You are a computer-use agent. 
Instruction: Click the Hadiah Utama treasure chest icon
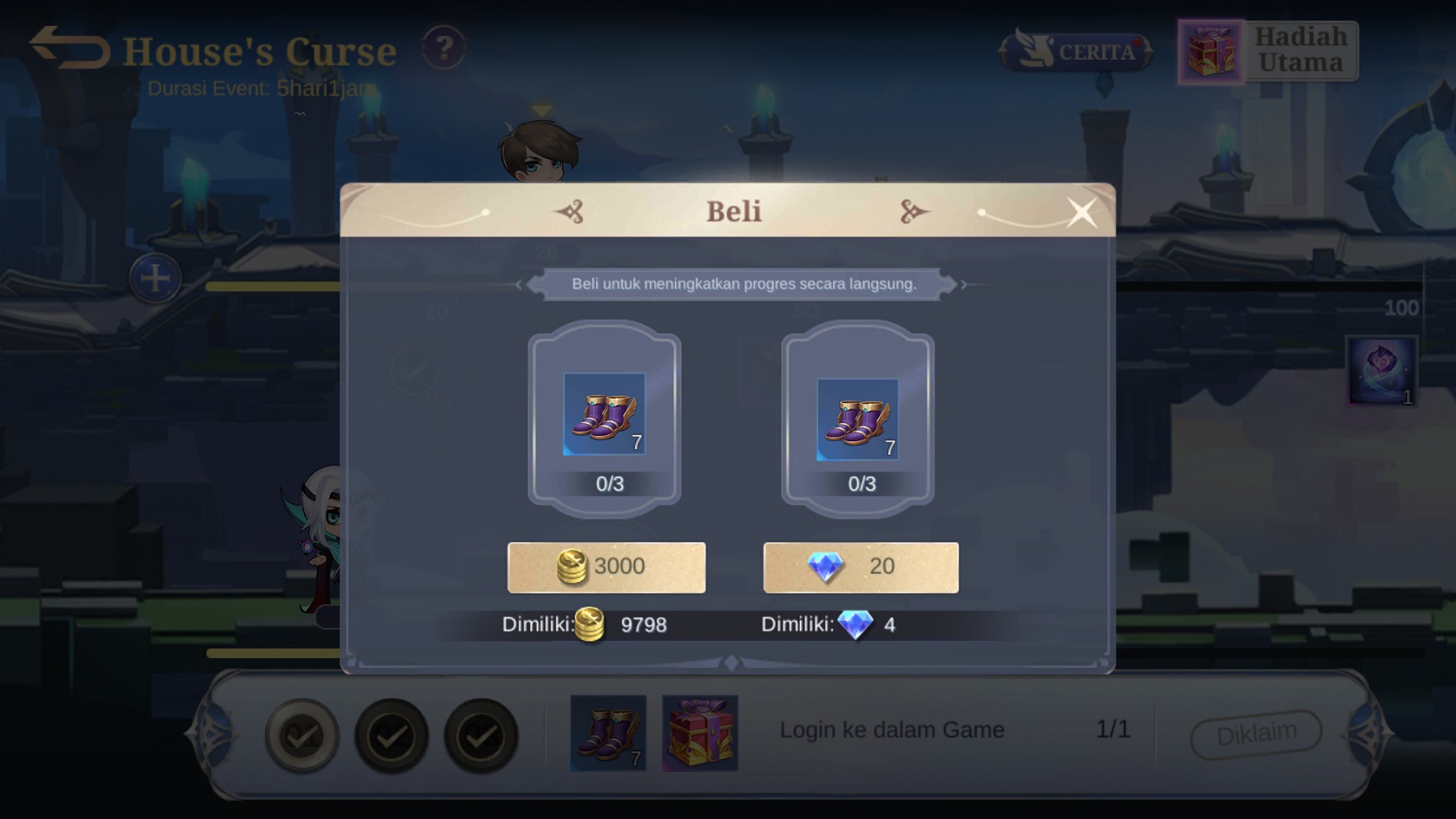click(x=1210, y=51)
